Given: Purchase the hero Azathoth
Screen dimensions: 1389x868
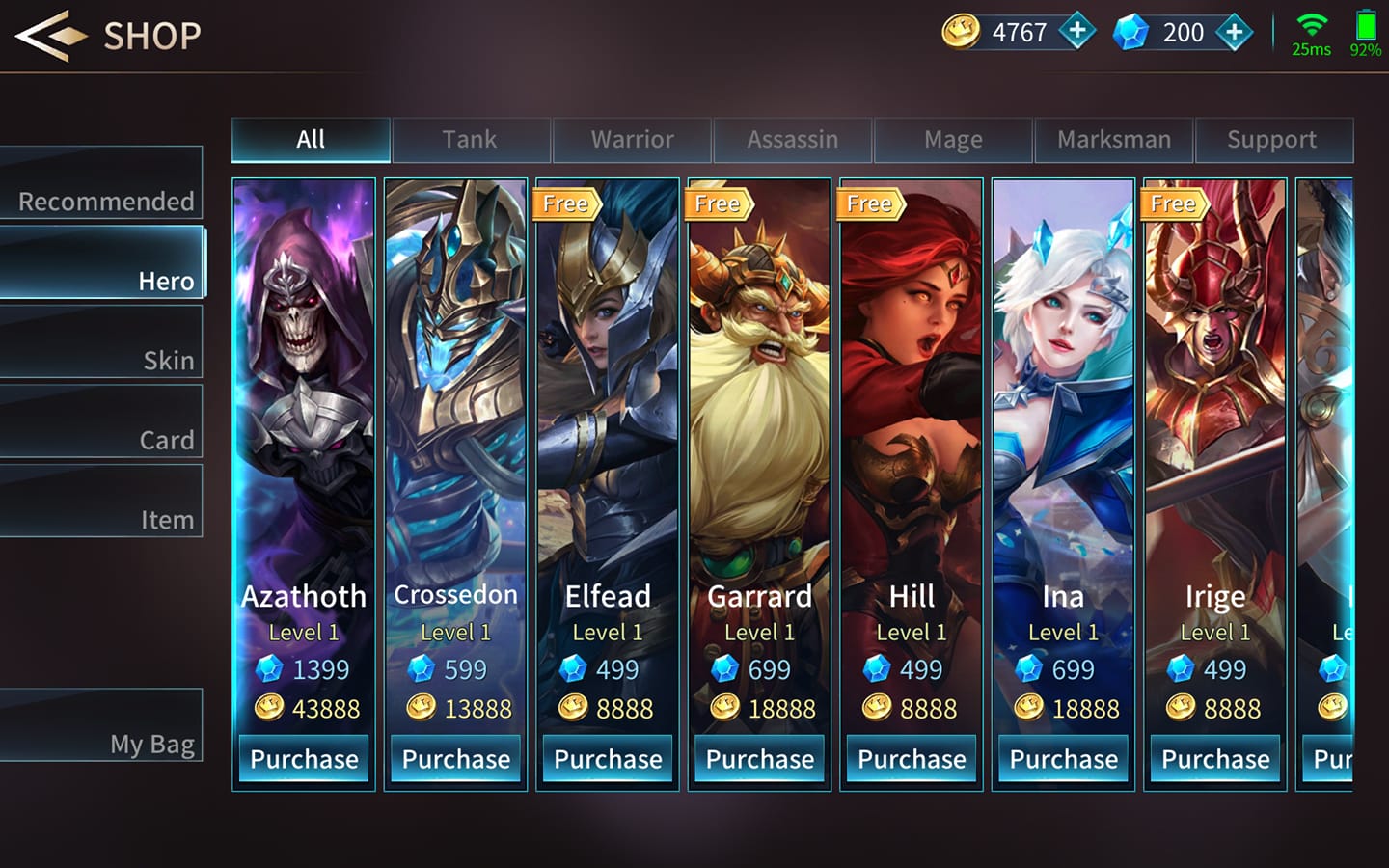Looking at the screenshot, I should tap(304, 759).
